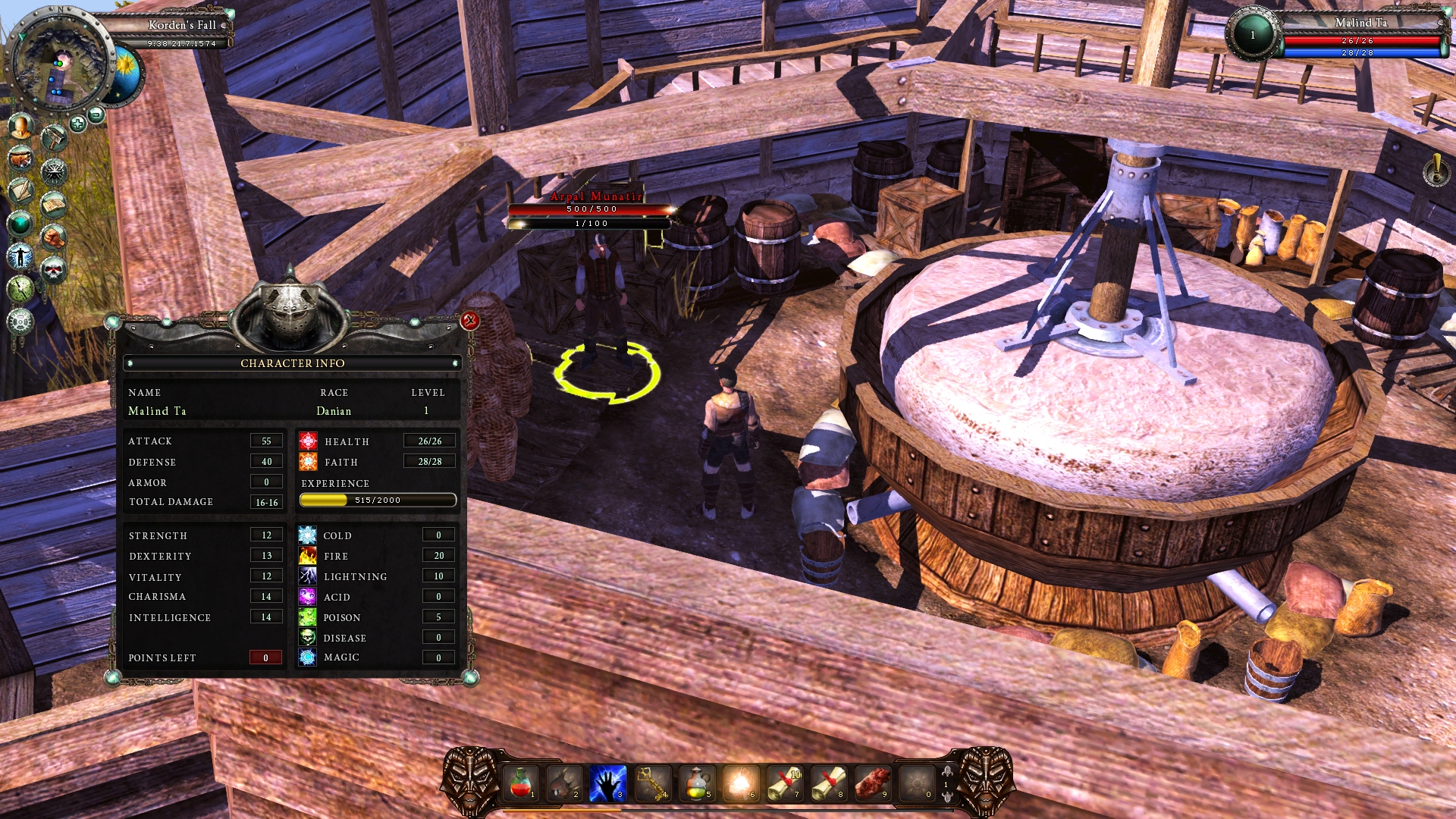This screenshot has height=819, width=1456.
Task: Open the green clock icon
Action: pos(20,288)
